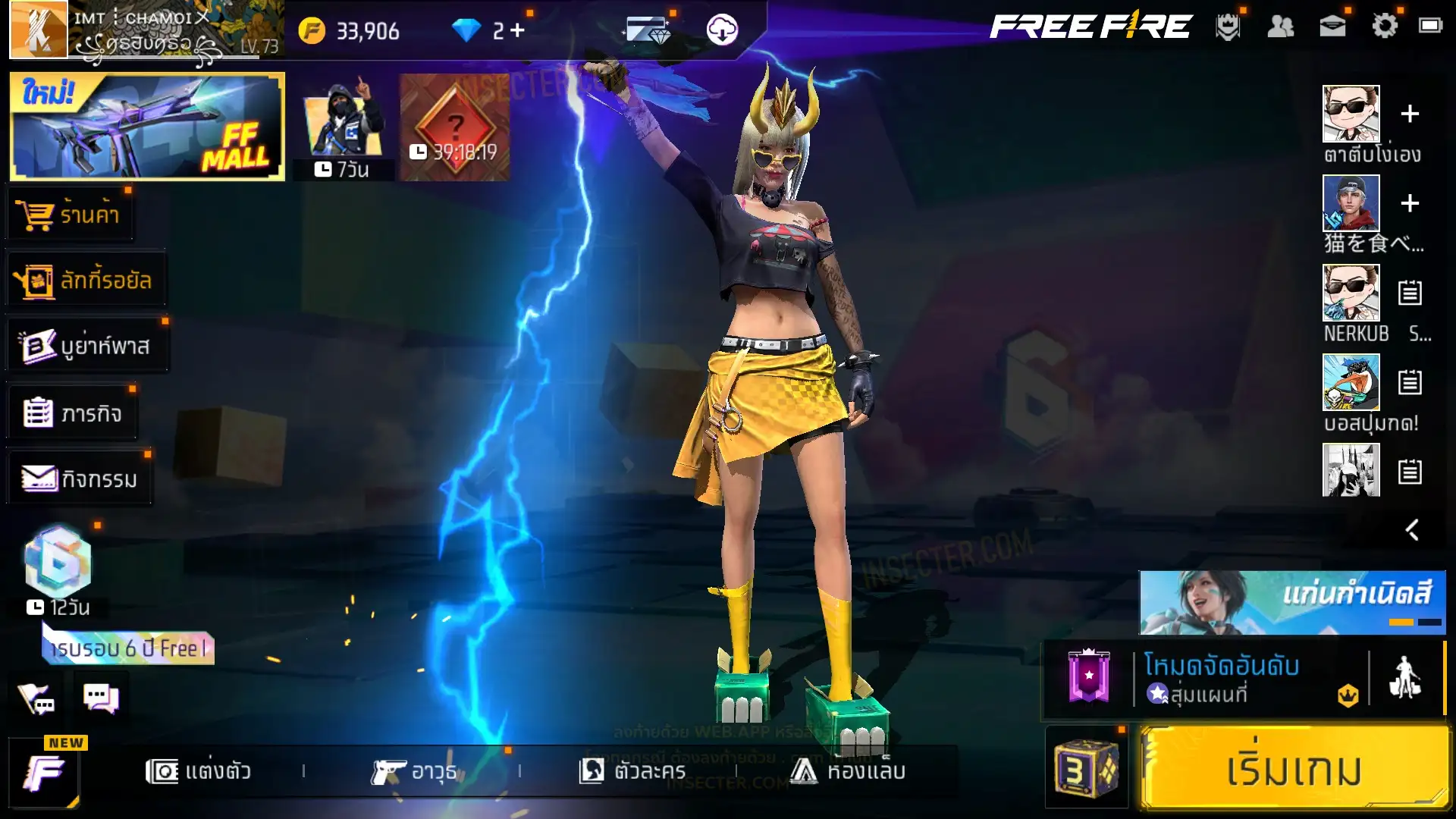1456x819 pixels.
Task: Open the FF Mall banner
Action: [147, 127]
